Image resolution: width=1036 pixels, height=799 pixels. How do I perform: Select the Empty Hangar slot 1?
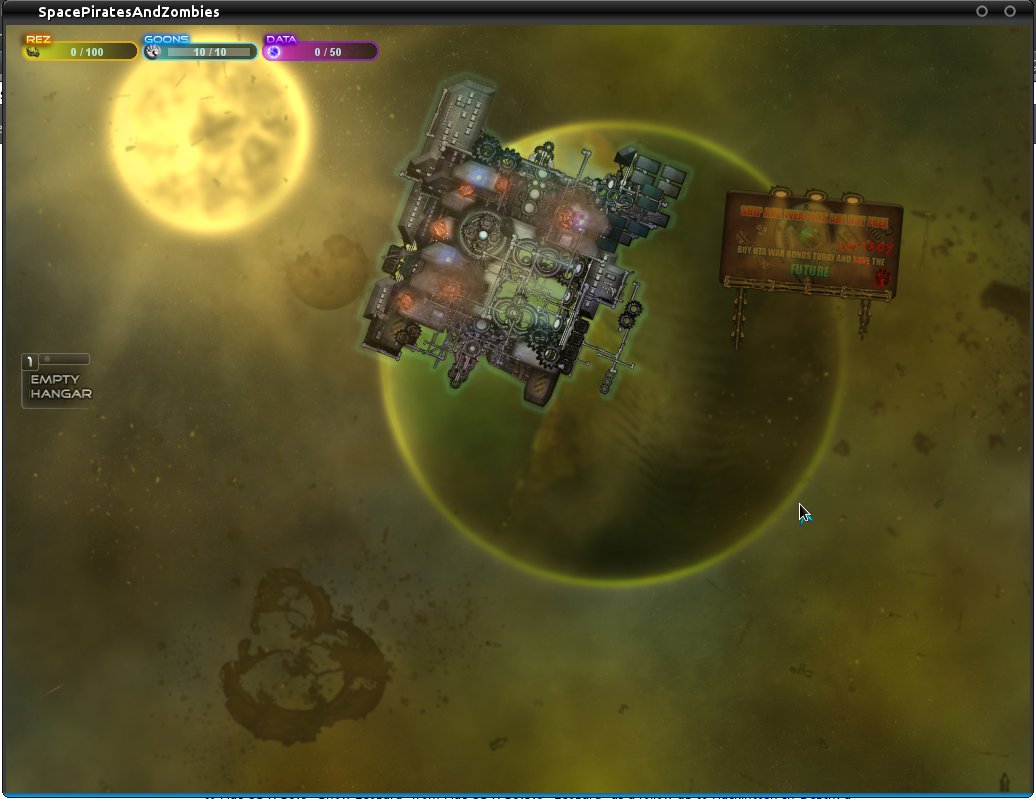click(58, 384)
